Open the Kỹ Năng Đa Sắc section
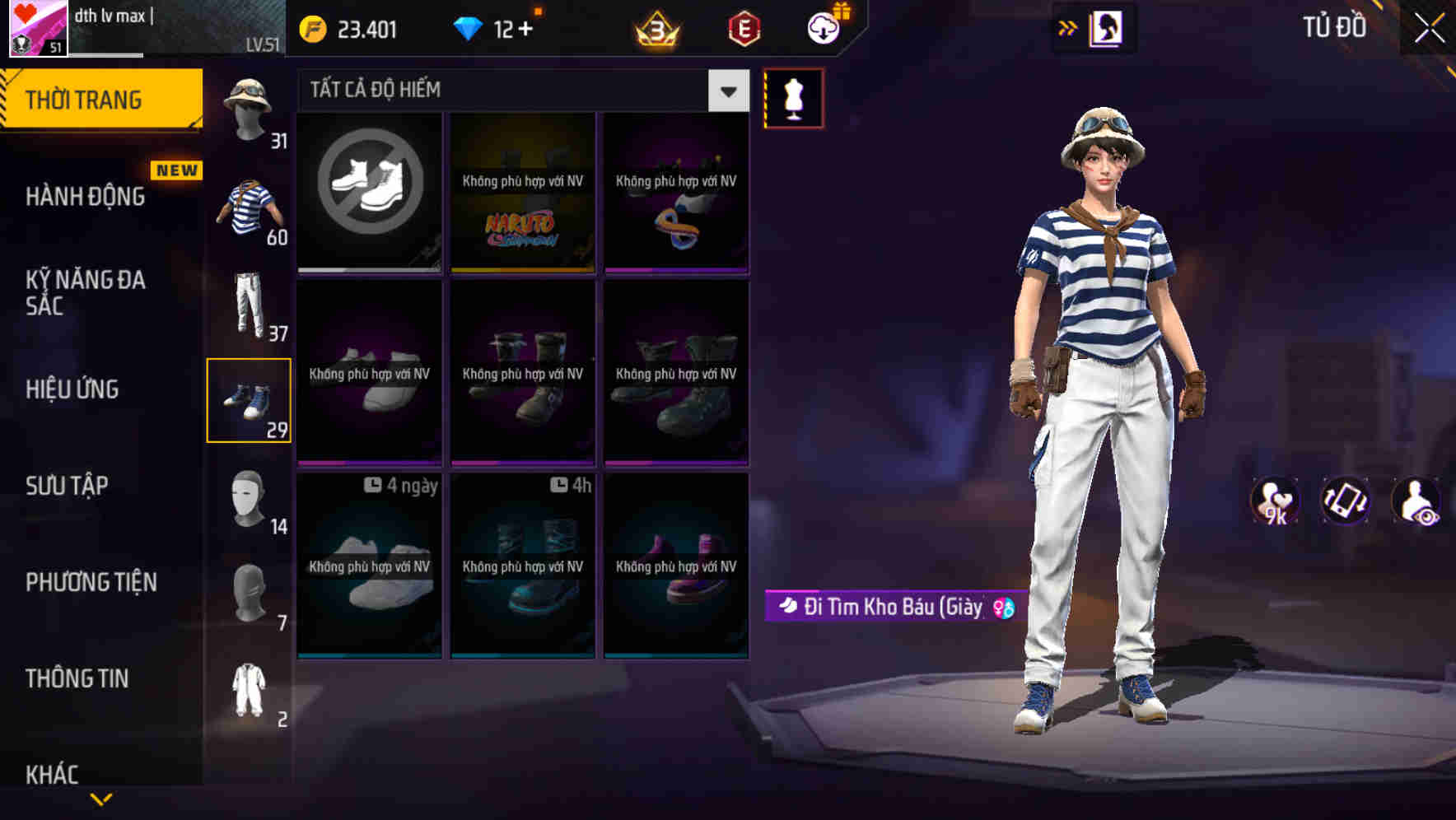The width and height of the screenshot is (1456, 820). click(86, 292)
